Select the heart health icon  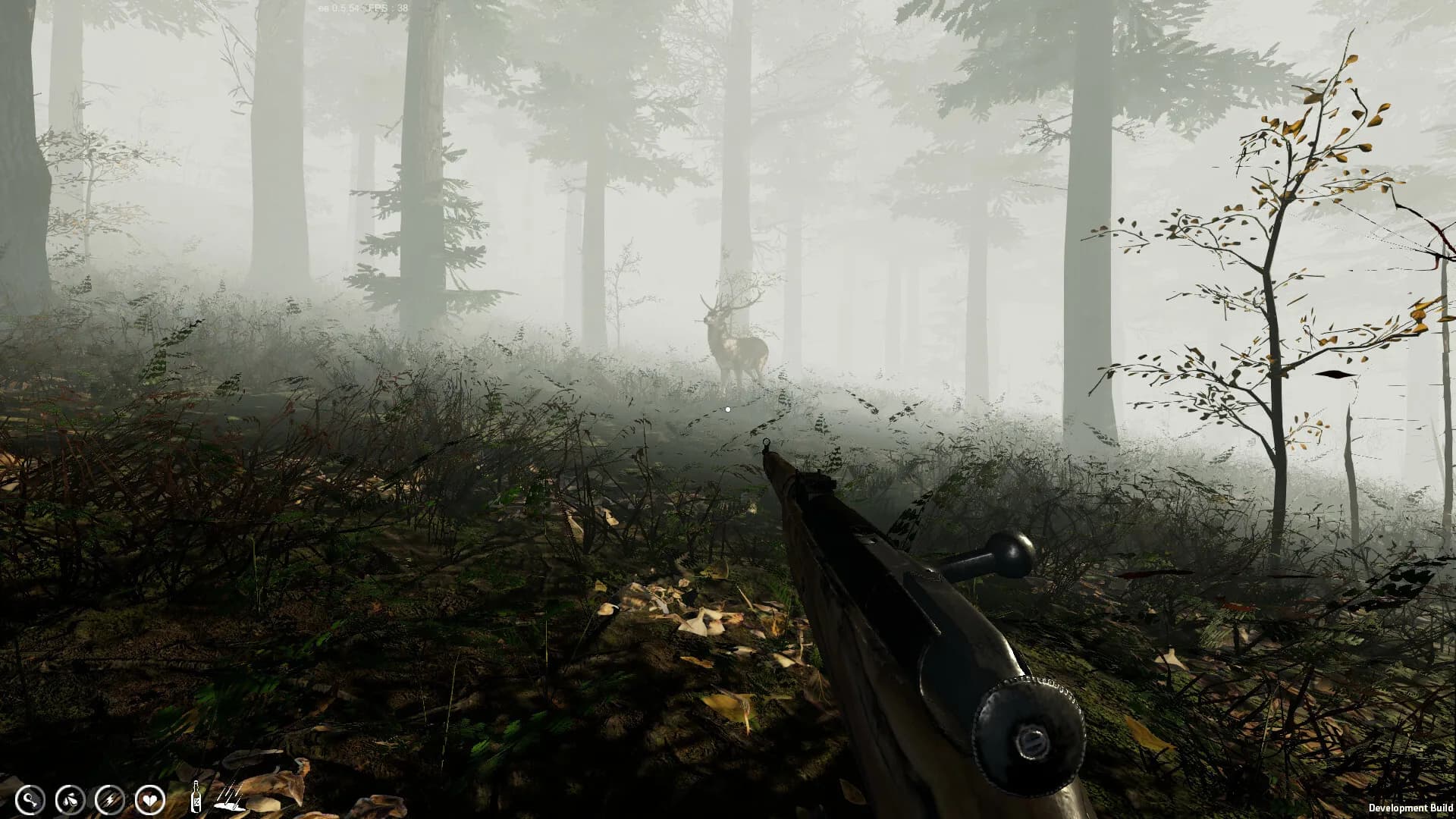point(150,799)
